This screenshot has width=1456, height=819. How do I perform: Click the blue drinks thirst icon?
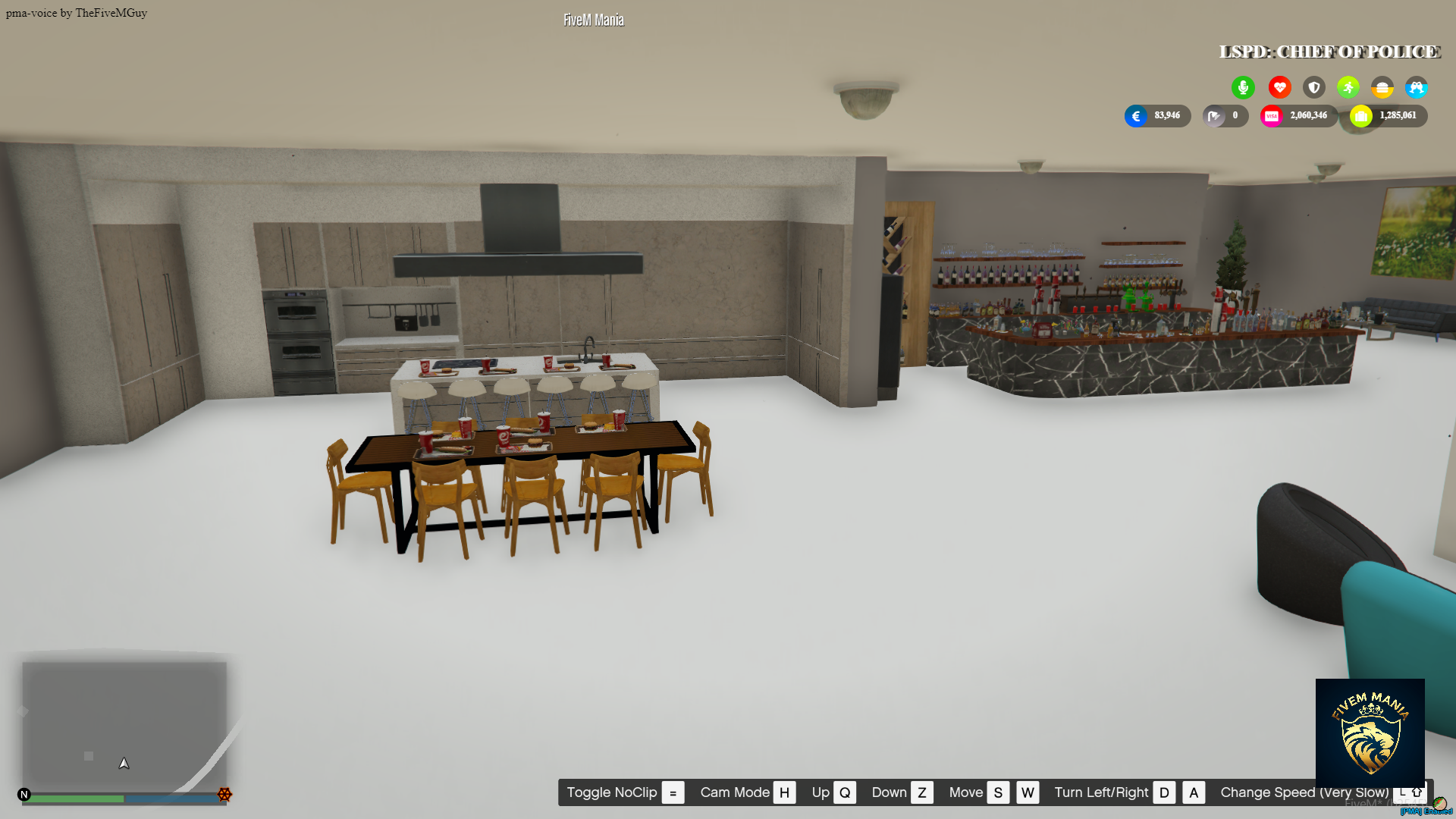1417,87
